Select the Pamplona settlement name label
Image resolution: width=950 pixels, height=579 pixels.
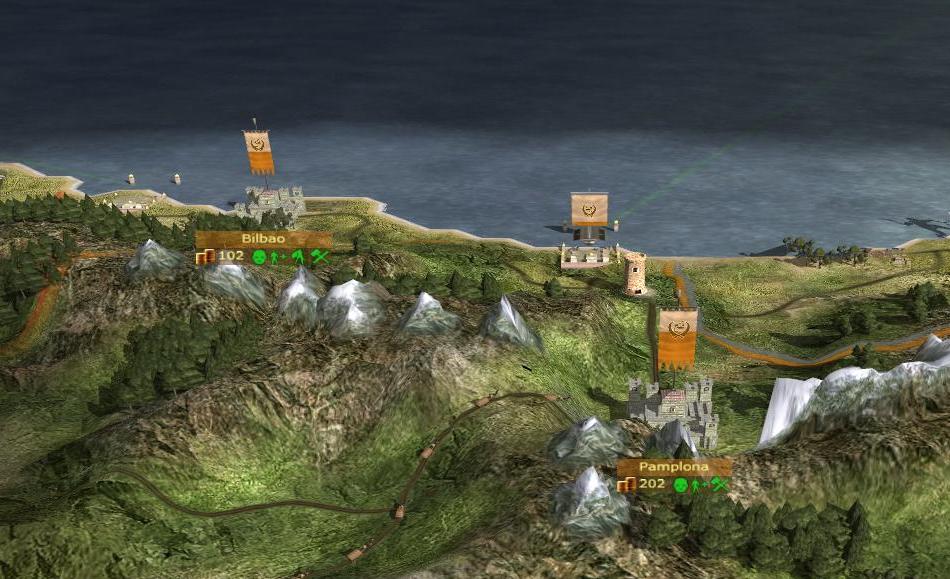pyautogui.click(x=673, y=467)
